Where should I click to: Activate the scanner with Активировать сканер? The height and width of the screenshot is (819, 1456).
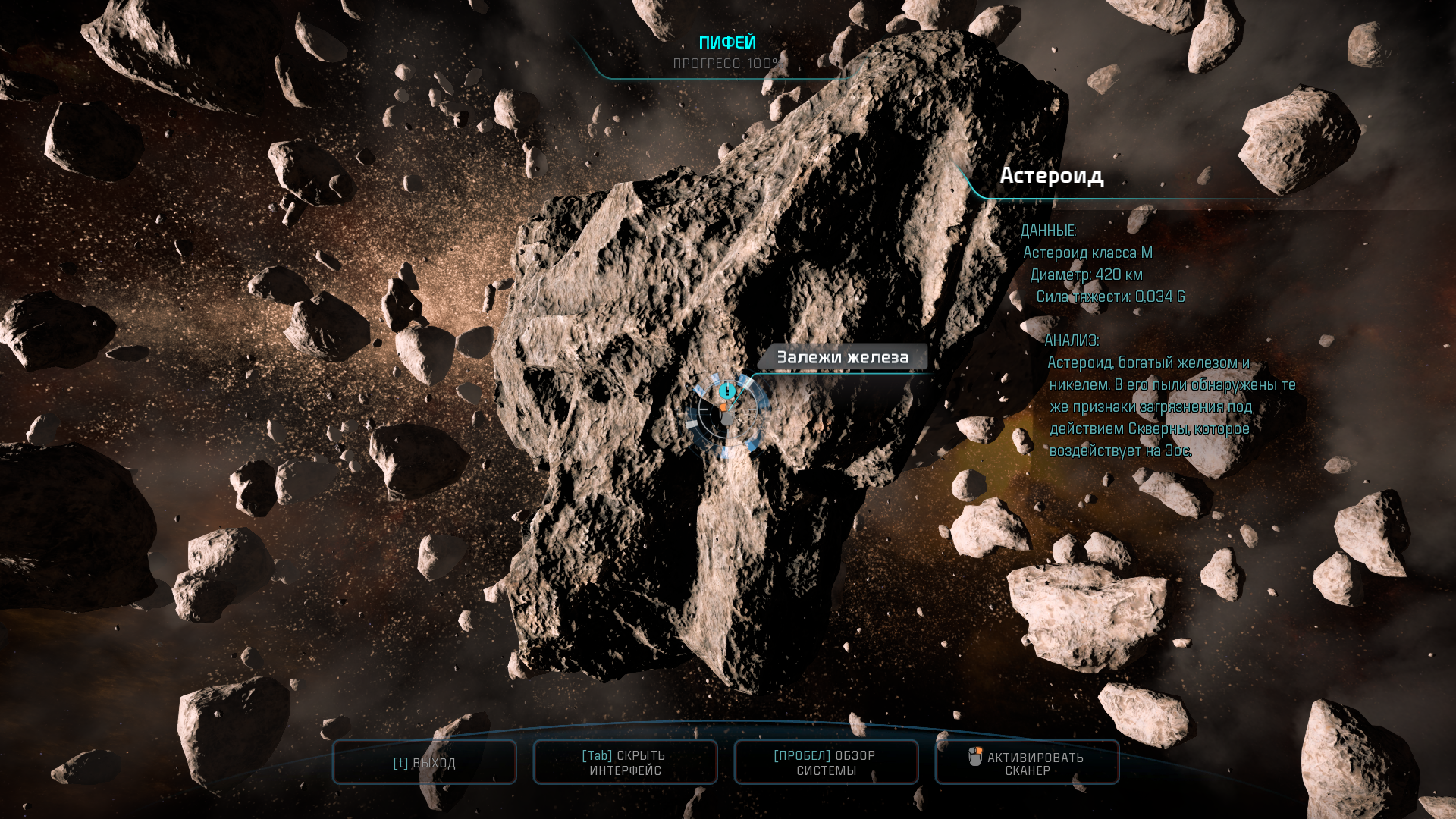1027,763
